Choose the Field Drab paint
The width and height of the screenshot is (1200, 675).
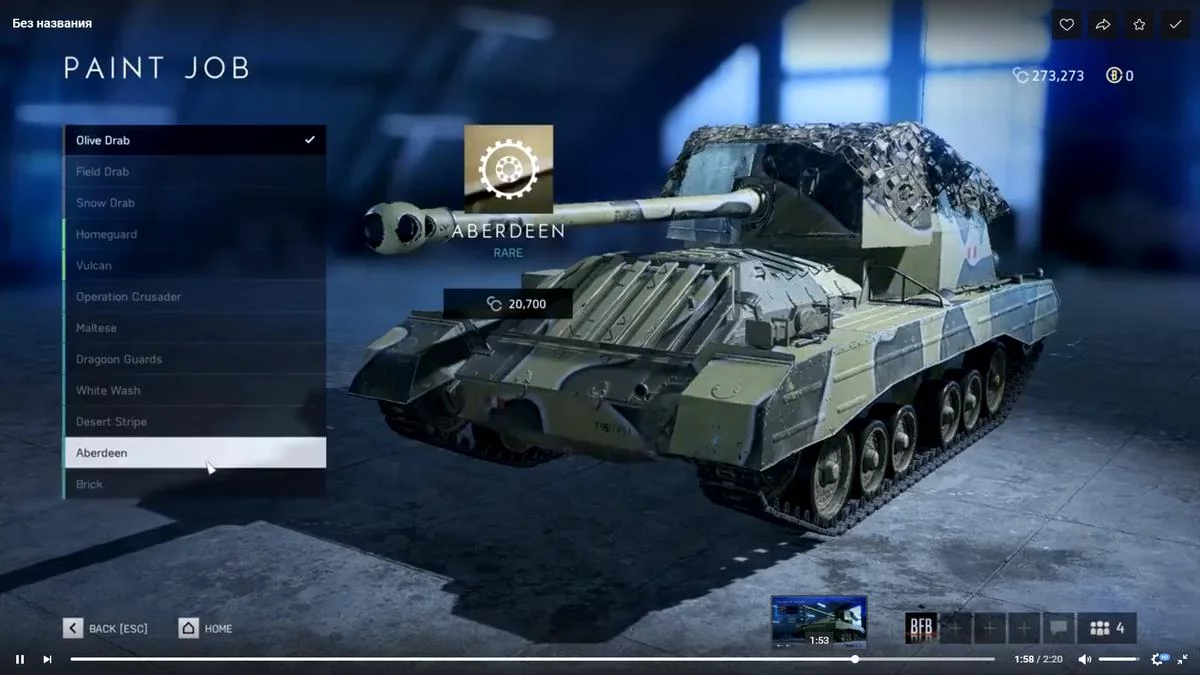194,172
